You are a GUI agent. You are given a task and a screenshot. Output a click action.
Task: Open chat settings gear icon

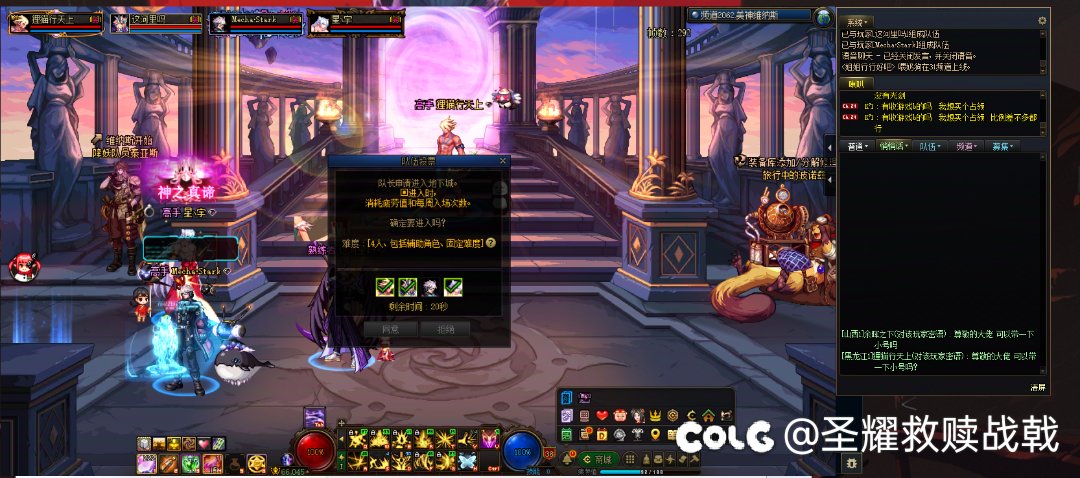pos(1042,20)
